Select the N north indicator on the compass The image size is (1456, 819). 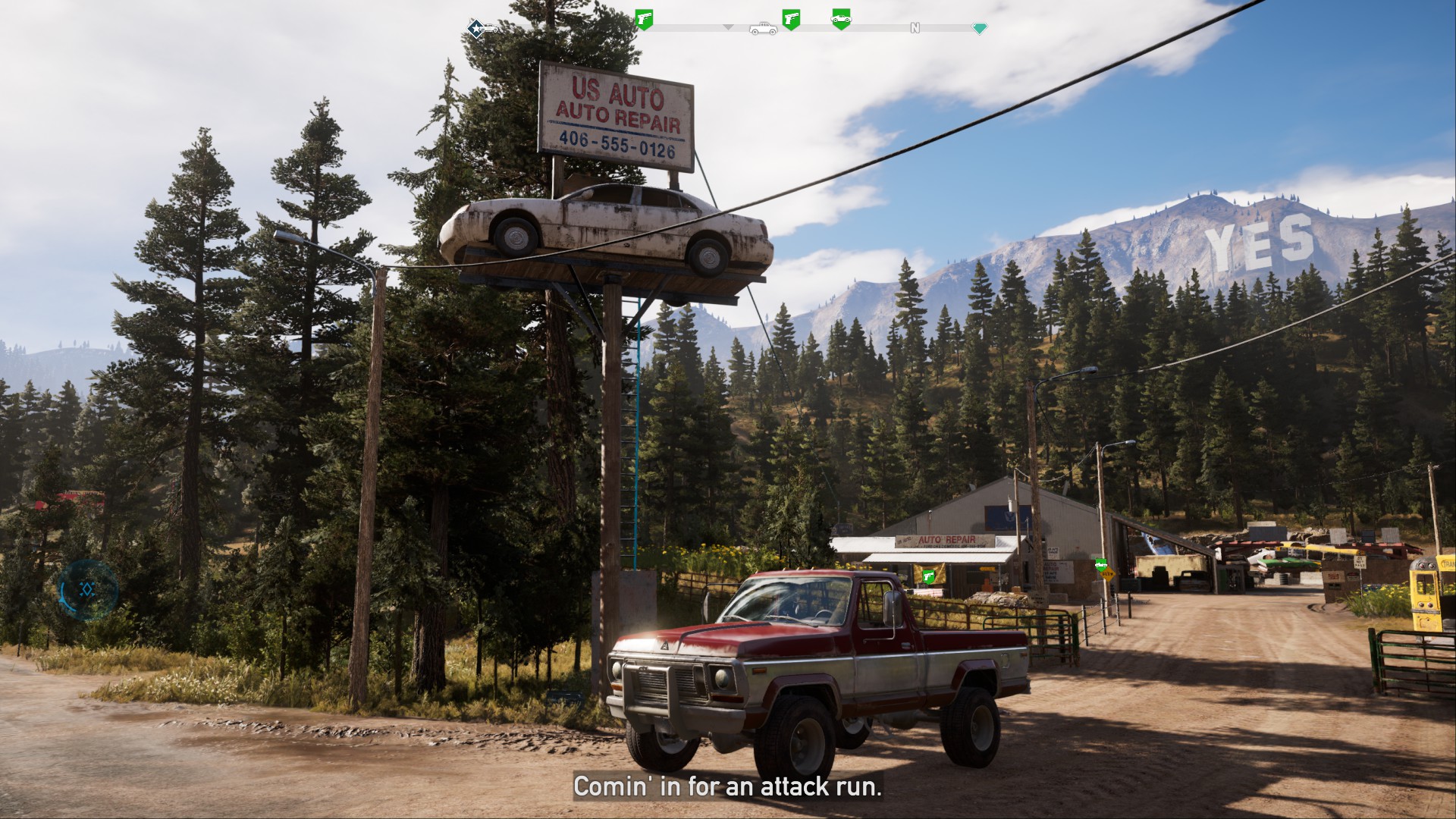click(x=915, y=28)
